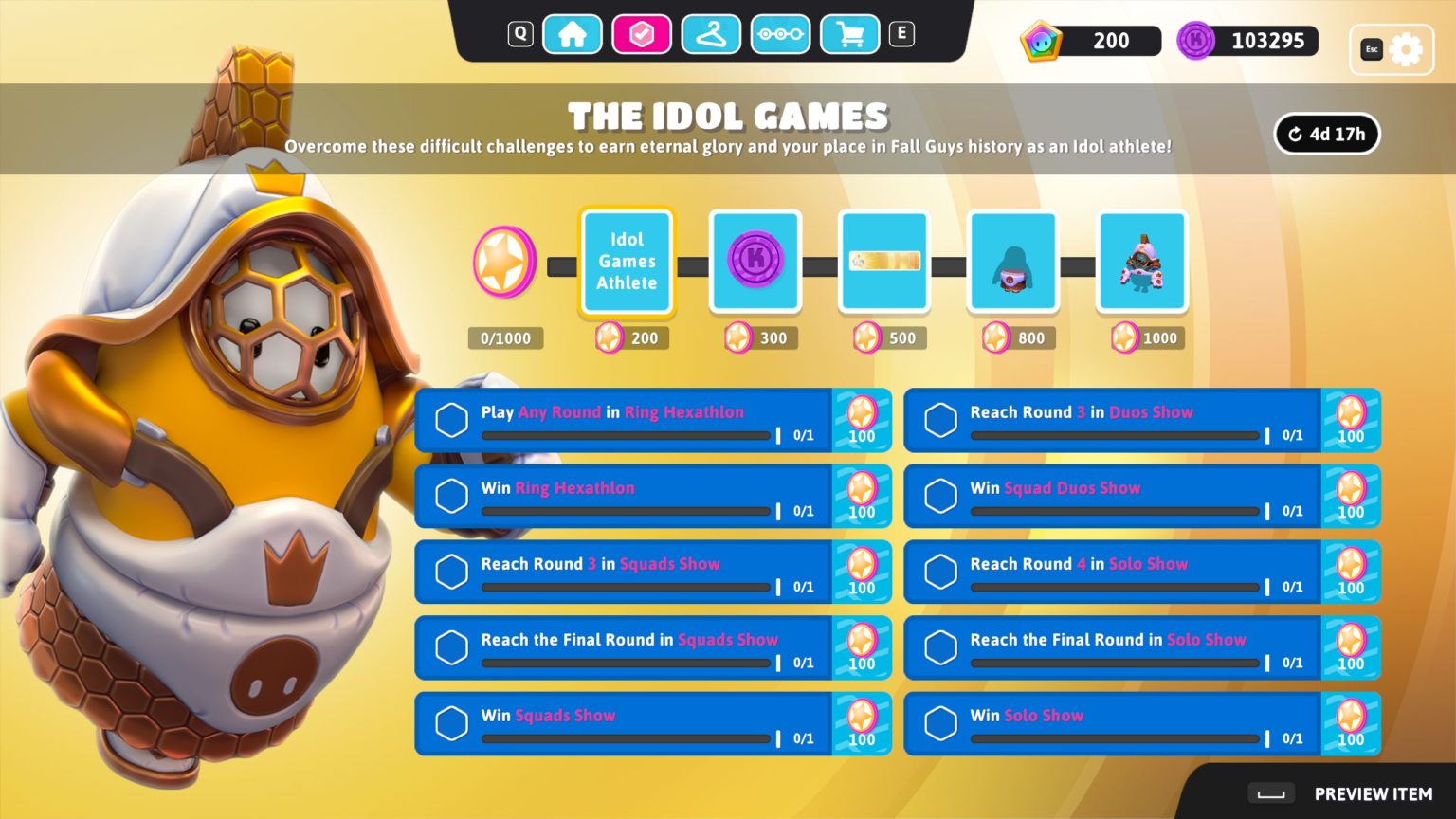Click the 0/1000 star medal progress counter

505,337
